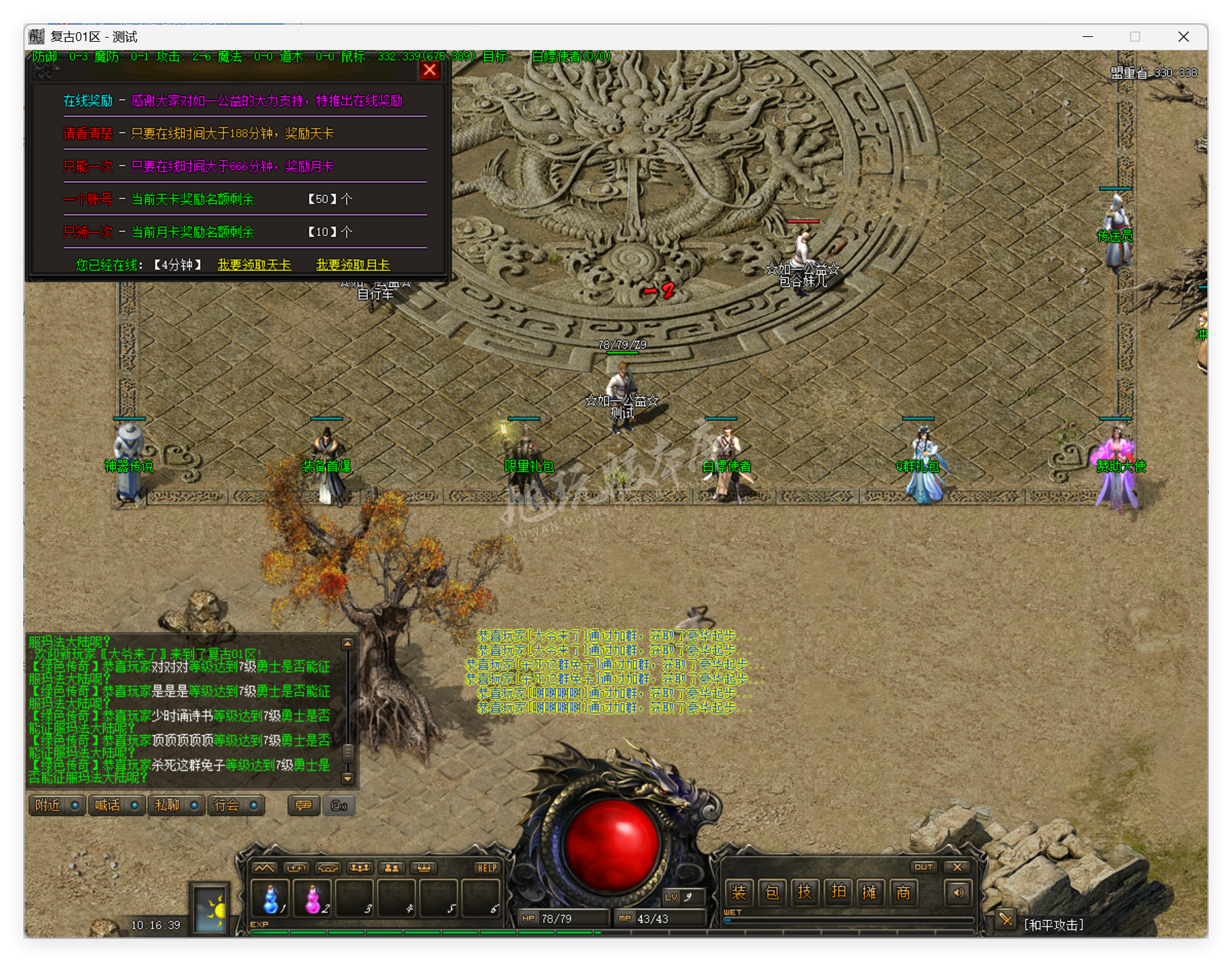The width and height of the screenshot is (1232, 962).
Task: Open the skills panel using the 技 icon
Action: click(x=805, y=892)
